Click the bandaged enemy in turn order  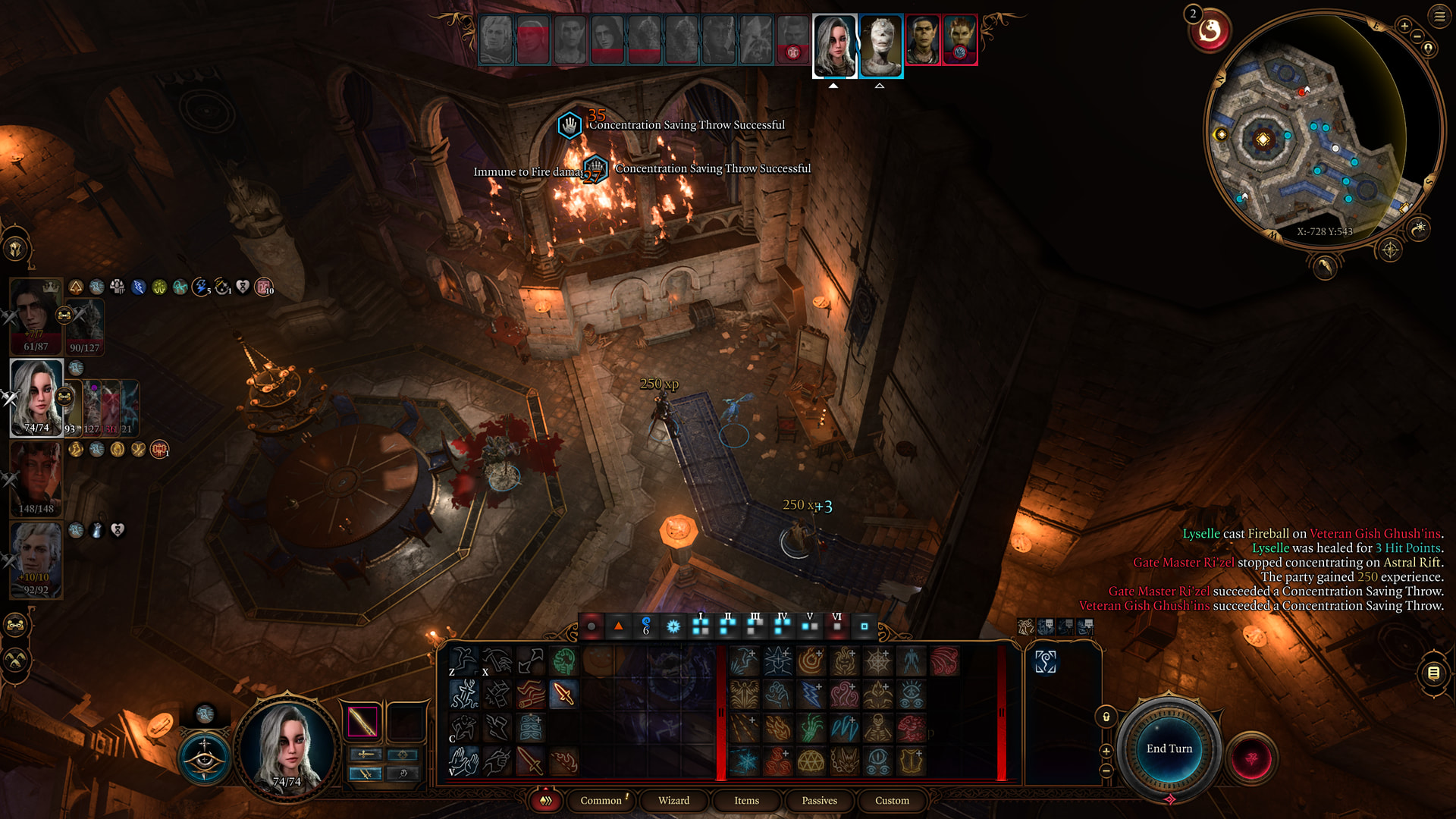tap(881, 45)
